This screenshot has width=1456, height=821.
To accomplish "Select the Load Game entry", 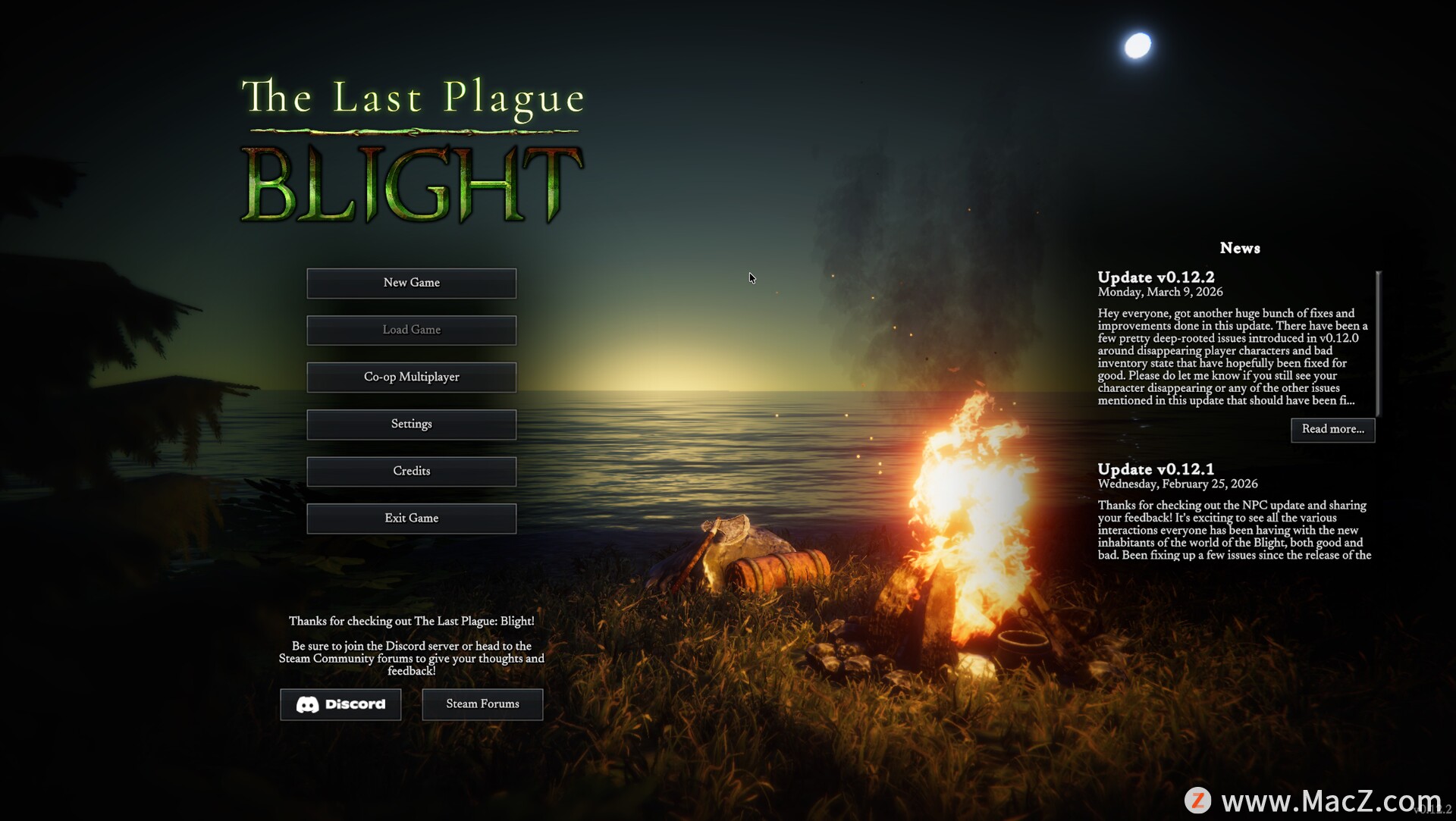I will pos(411,330).
